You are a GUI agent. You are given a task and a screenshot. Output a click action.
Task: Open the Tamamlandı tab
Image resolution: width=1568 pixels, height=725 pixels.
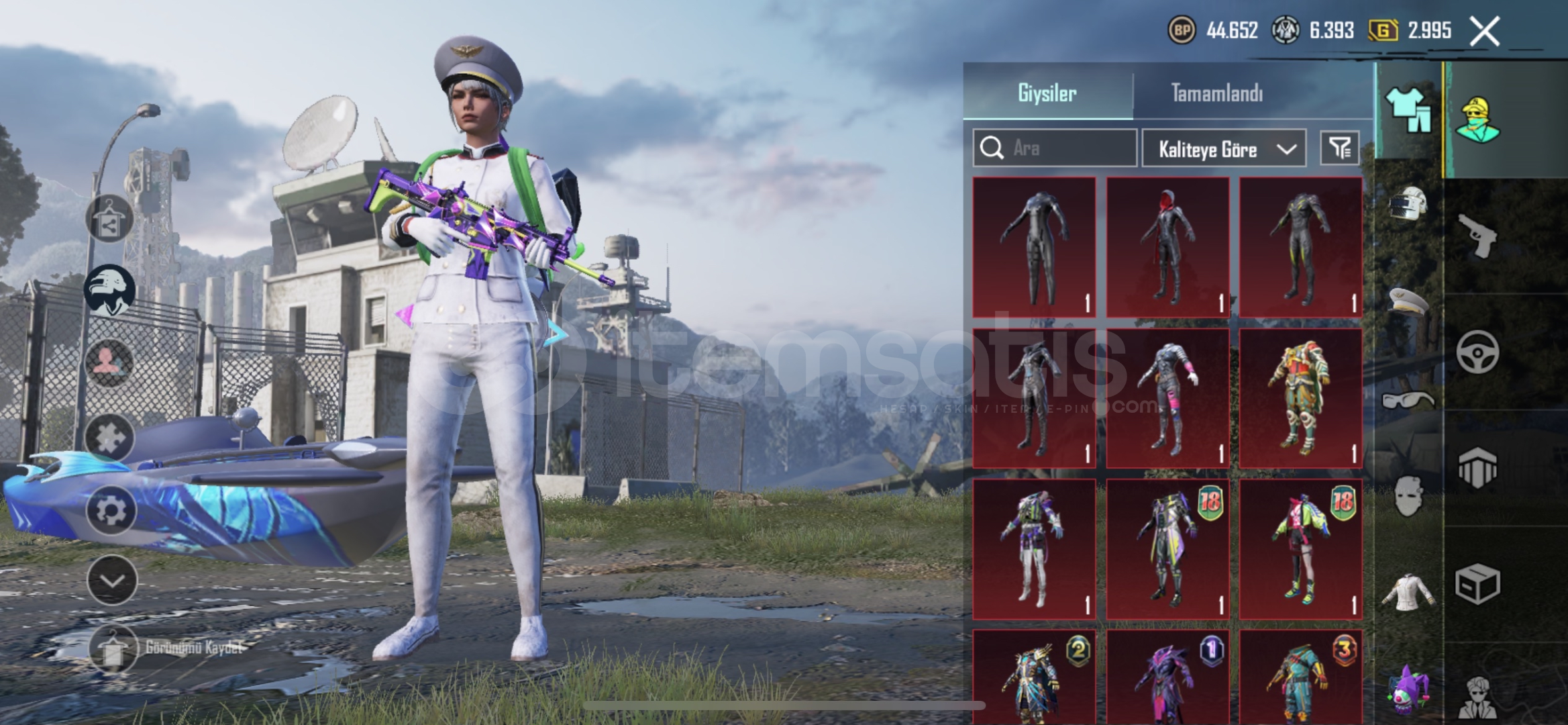[1216, 93]
